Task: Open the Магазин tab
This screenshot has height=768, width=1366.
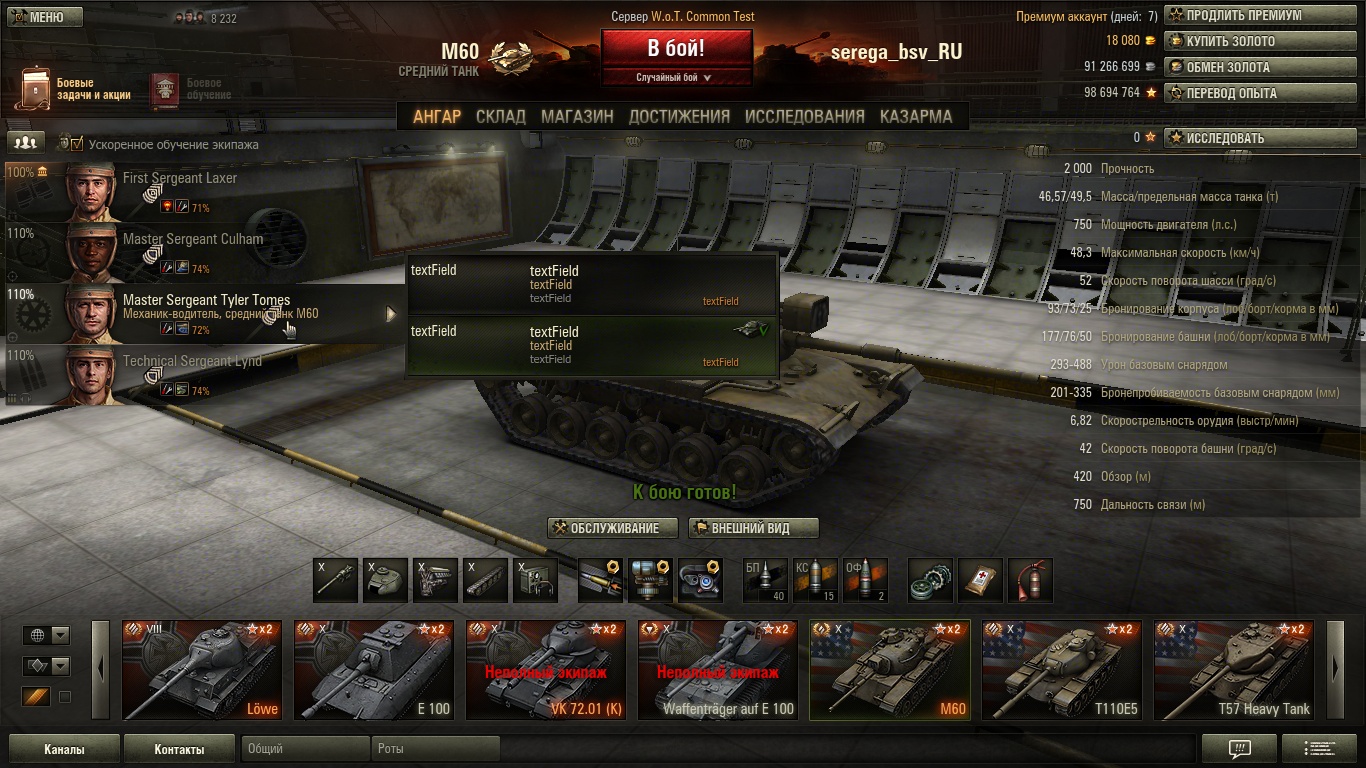Action: [x=577, y=116]
